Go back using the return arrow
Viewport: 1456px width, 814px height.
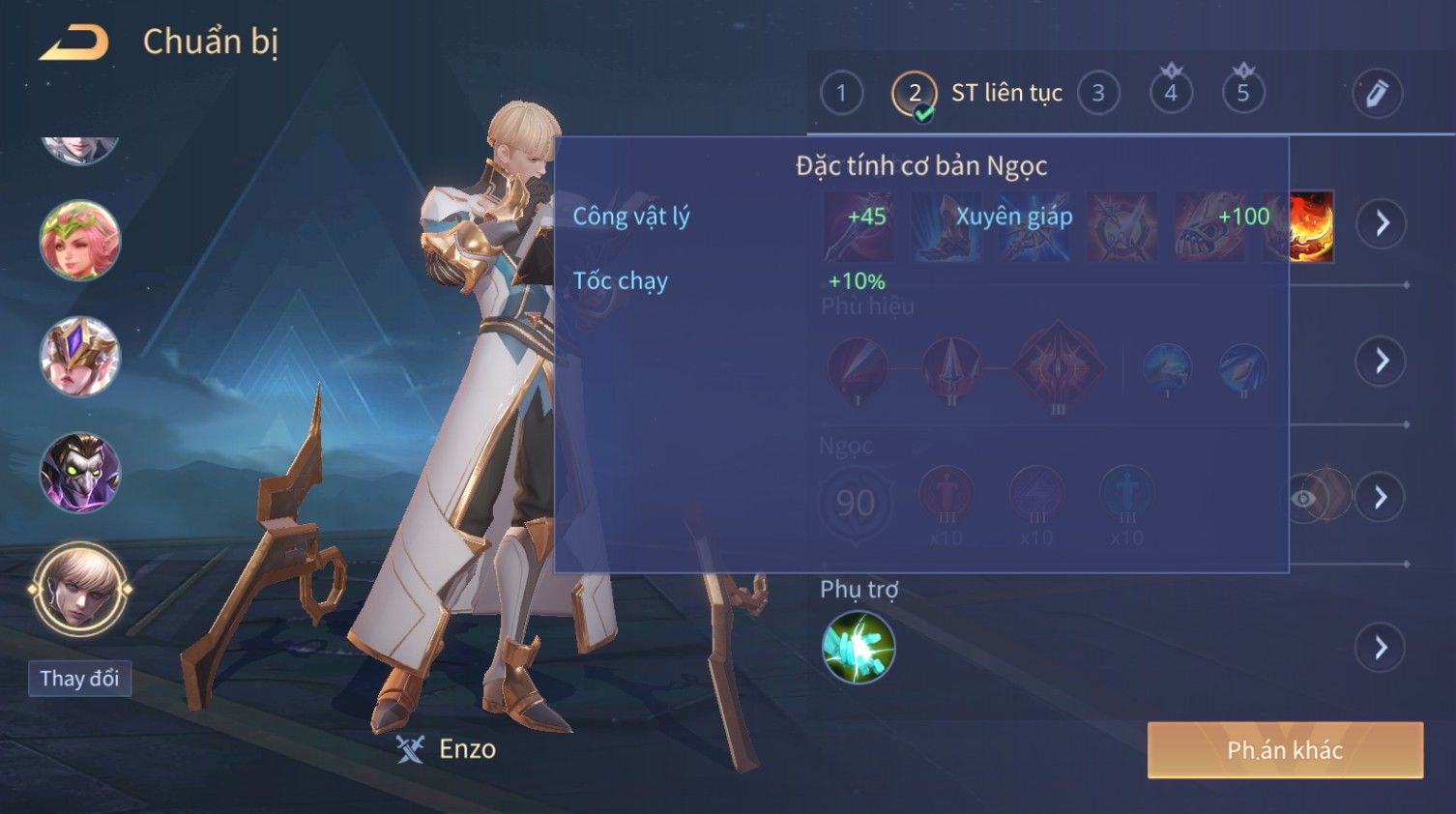pos(73,43)
